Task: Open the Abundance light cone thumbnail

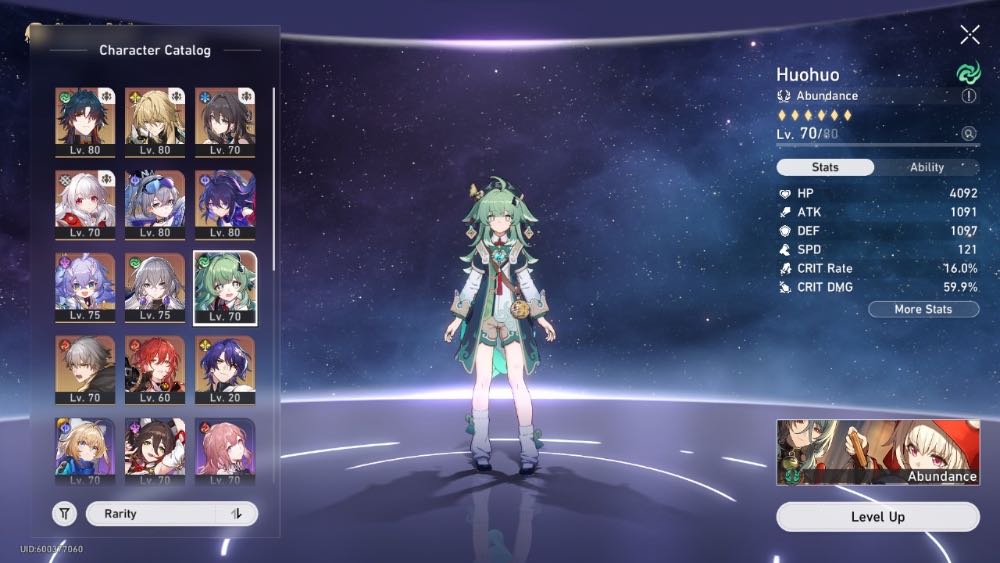Action: click(x=878, y=452)
